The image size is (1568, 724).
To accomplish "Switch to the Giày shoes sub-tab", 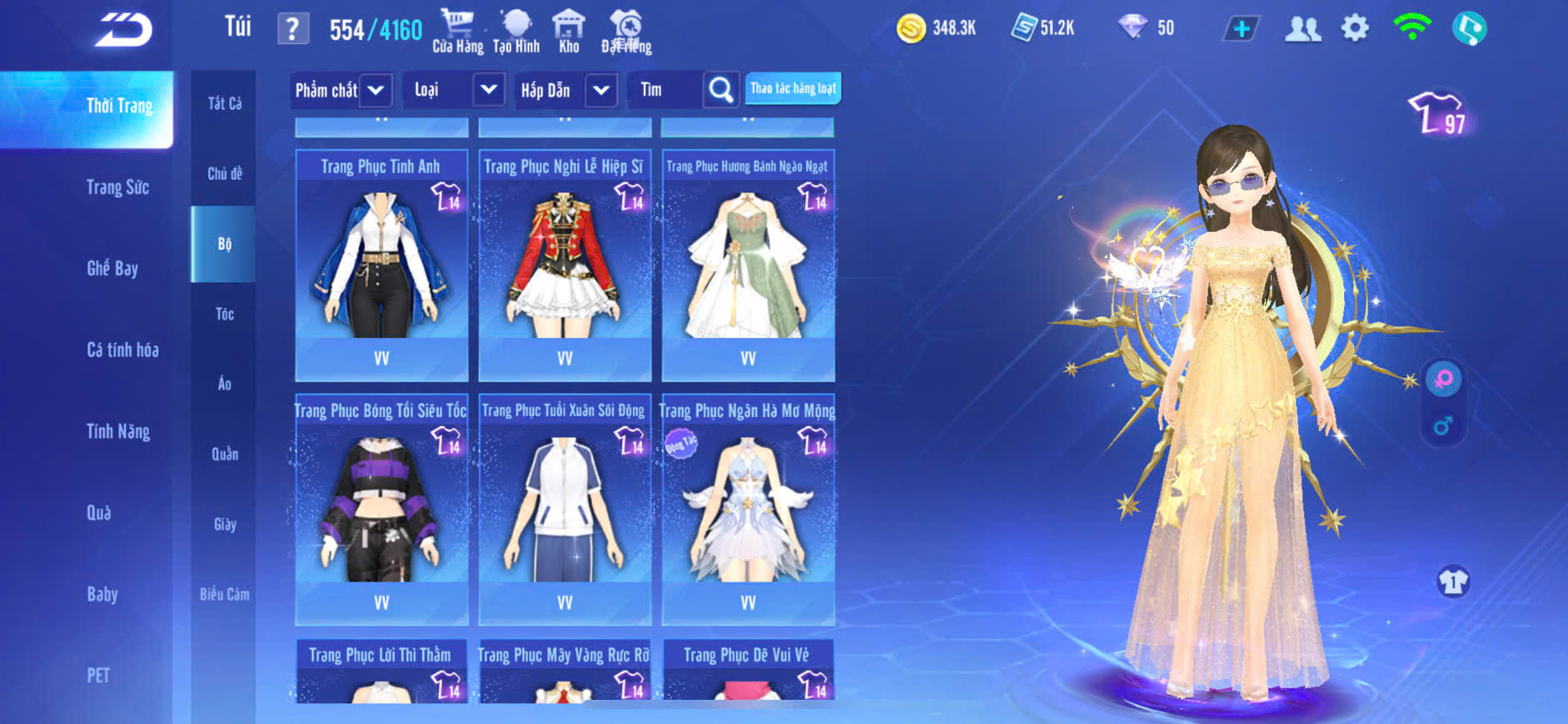I will 224,524.
